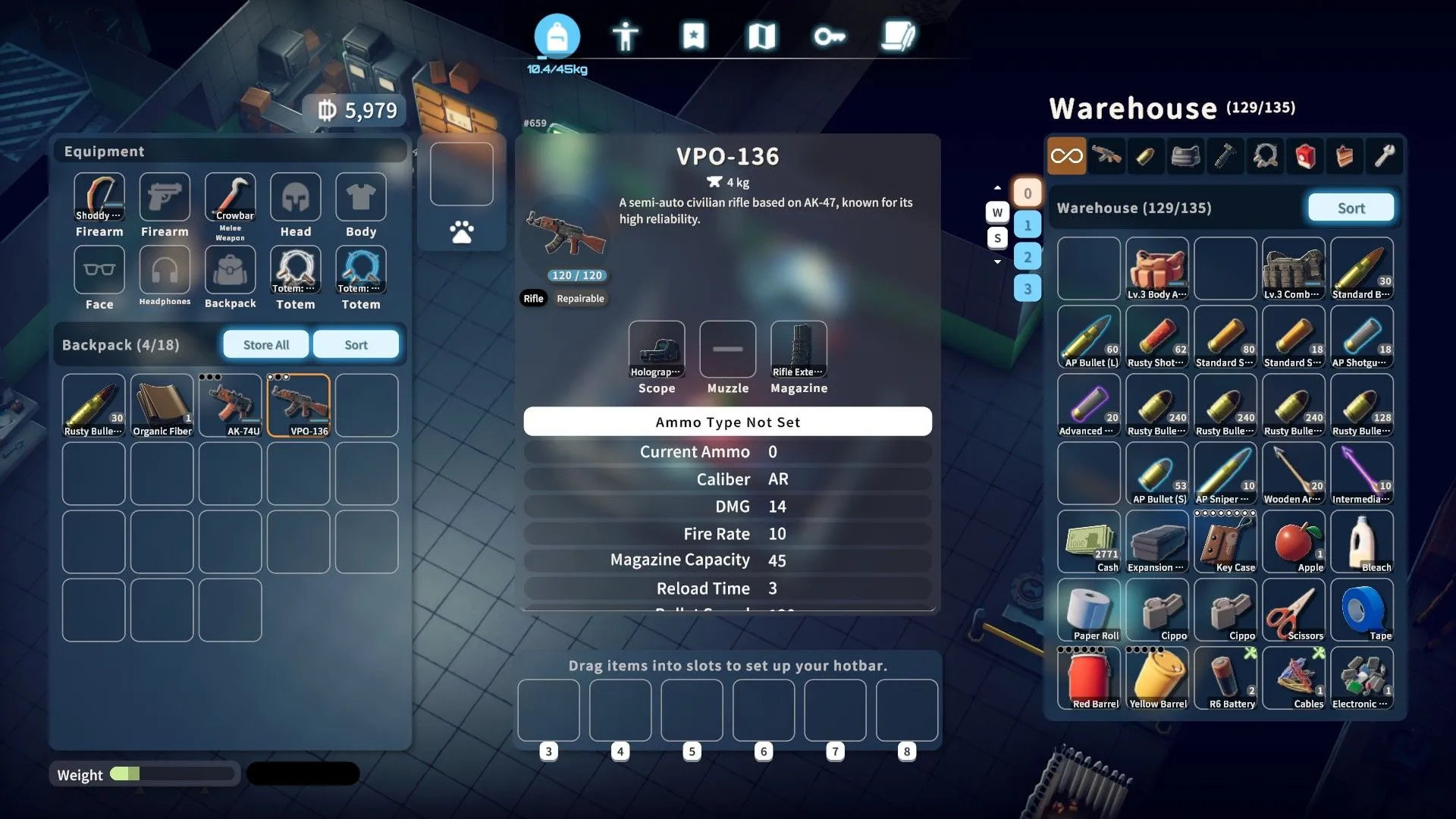Click the Rifle tag under VPO-136
The height and width of the screenshot is (819, 1456).
click(x=534, y=298)
